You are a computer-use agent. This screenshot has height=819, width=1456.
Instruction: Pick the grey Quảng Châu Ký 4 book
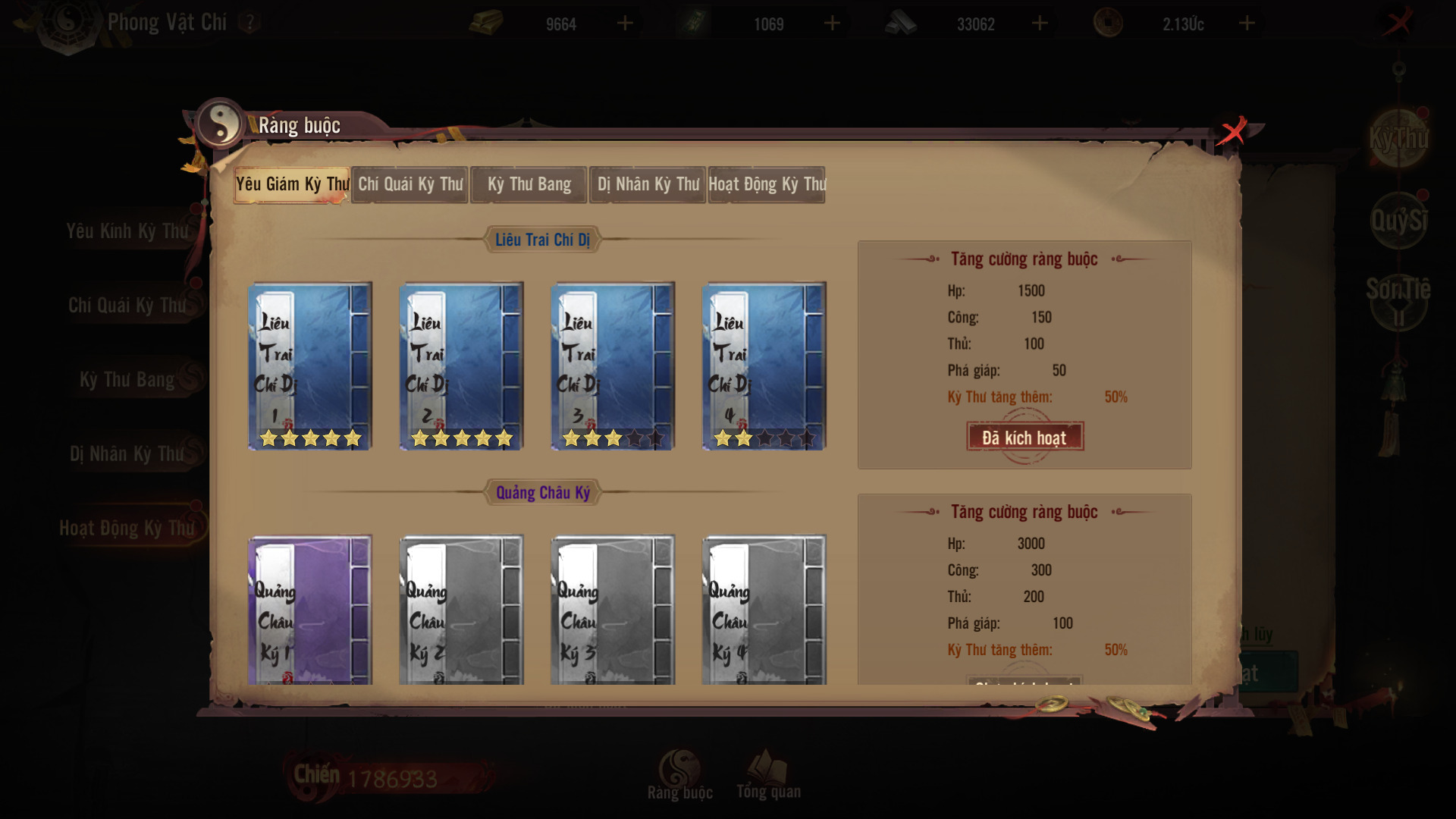point(764,610)
